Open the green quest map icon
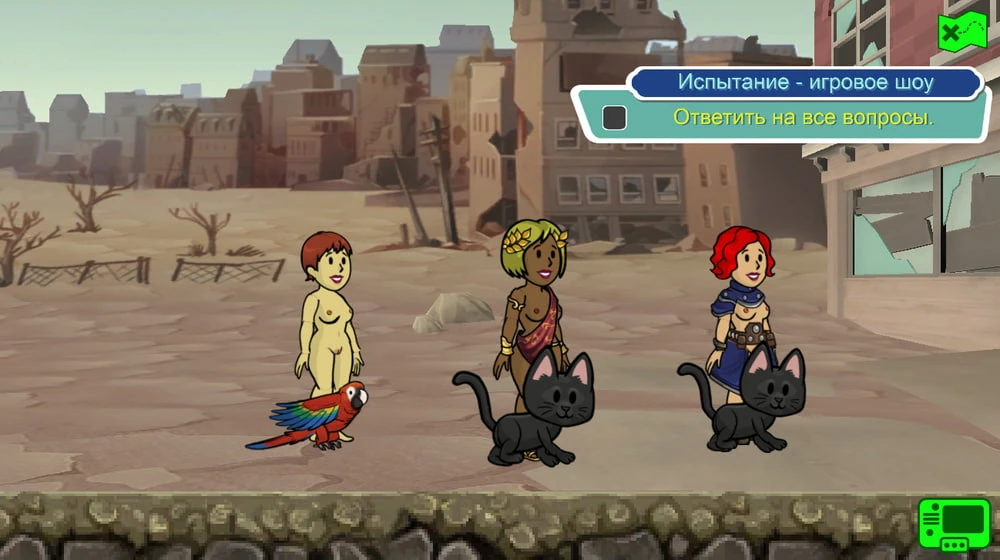Image resolution: width=1000 pixels, height=560 pixels. pos(961,33)
